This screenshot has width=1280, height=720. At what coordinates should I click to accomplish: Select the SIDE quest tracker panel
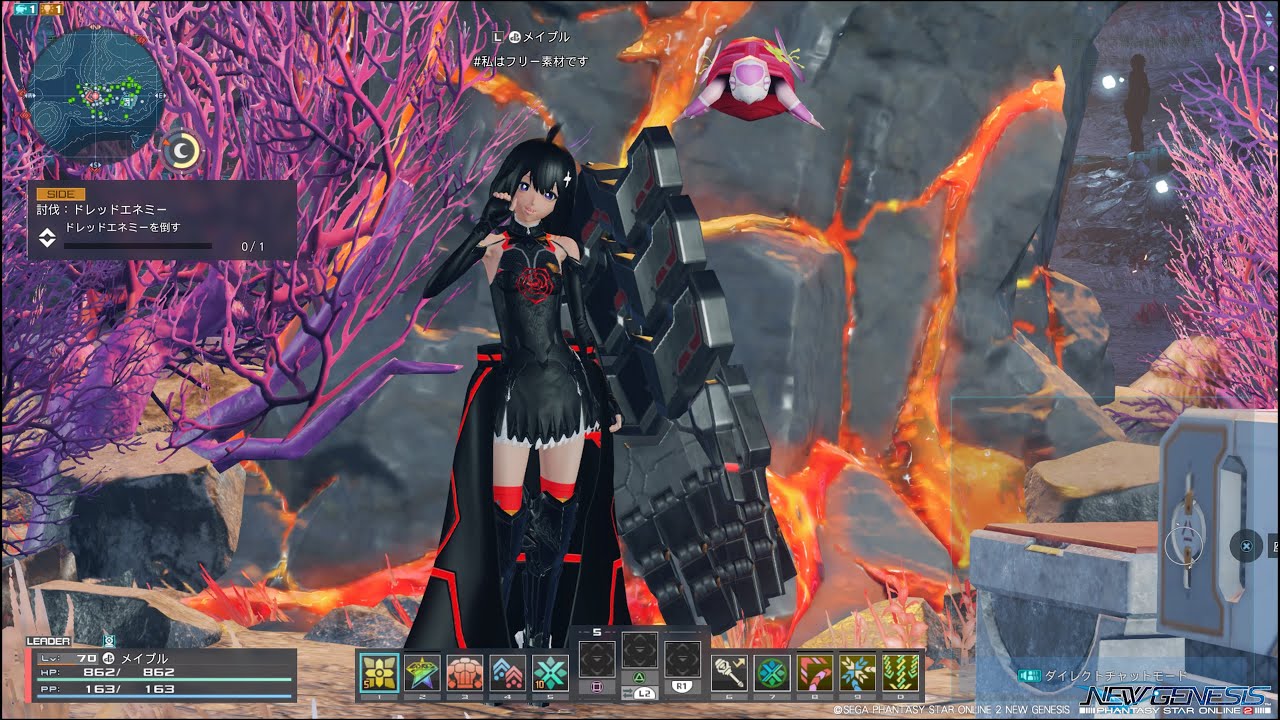tap(162, 221)
